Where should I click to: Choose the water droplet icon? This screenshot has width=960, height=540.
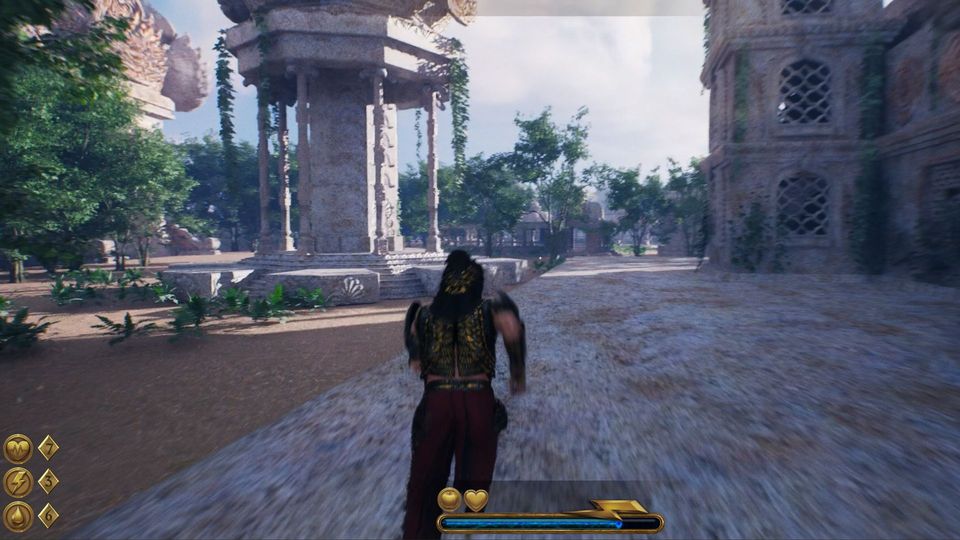coord(18,516)
